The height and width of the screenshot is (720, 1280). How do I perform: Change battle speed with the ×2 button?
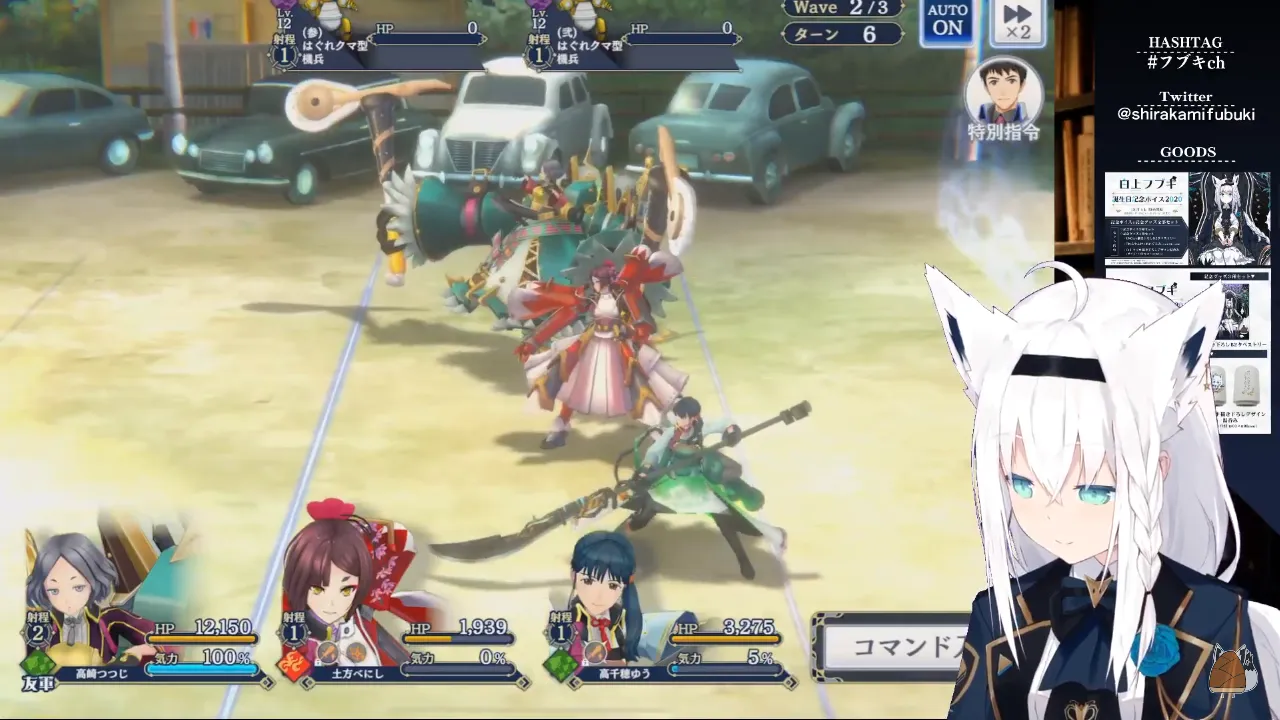click(1017, 22)
